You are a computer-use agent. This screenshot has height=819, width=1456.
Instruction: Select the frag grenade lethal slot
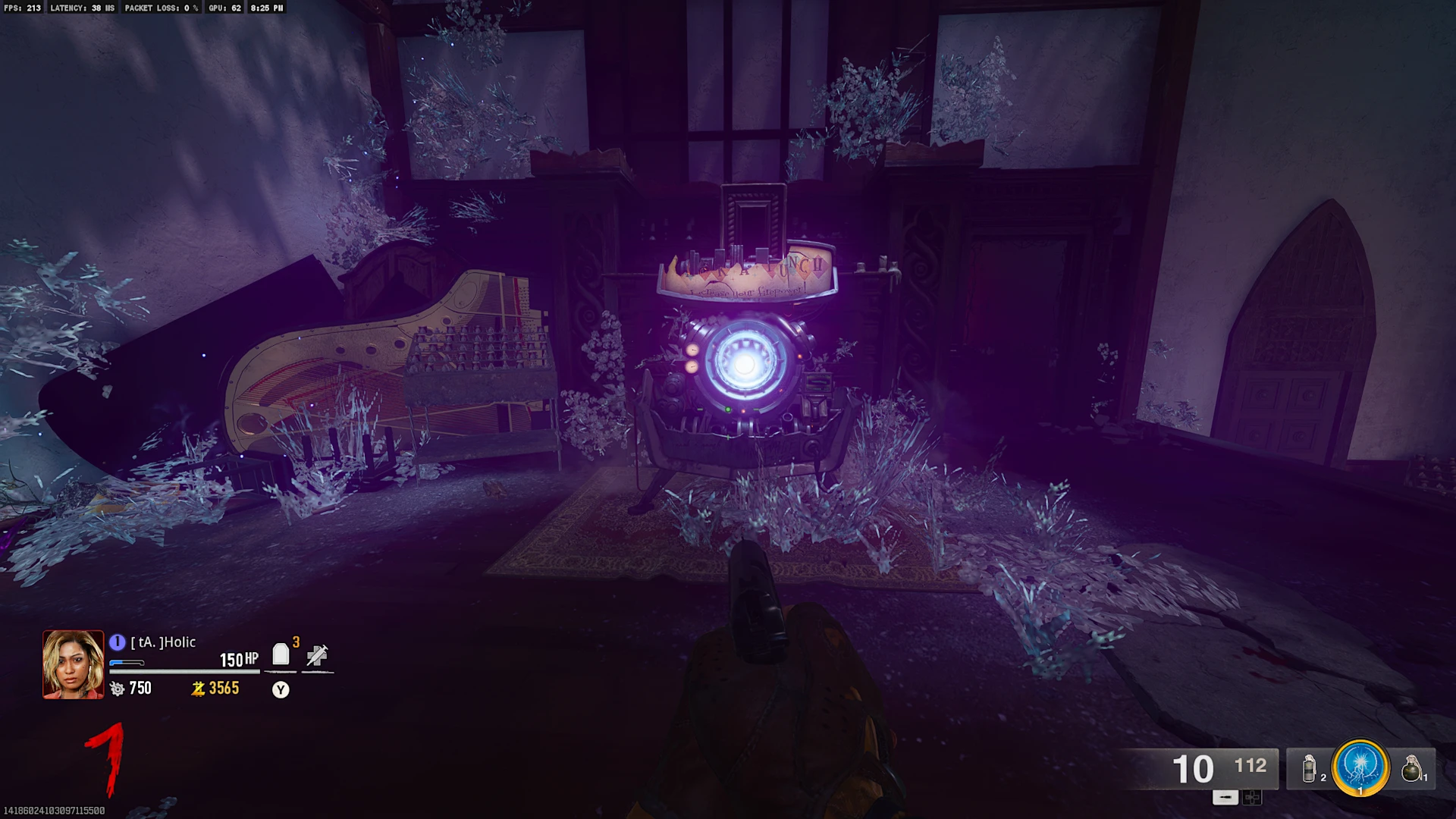1410,768
